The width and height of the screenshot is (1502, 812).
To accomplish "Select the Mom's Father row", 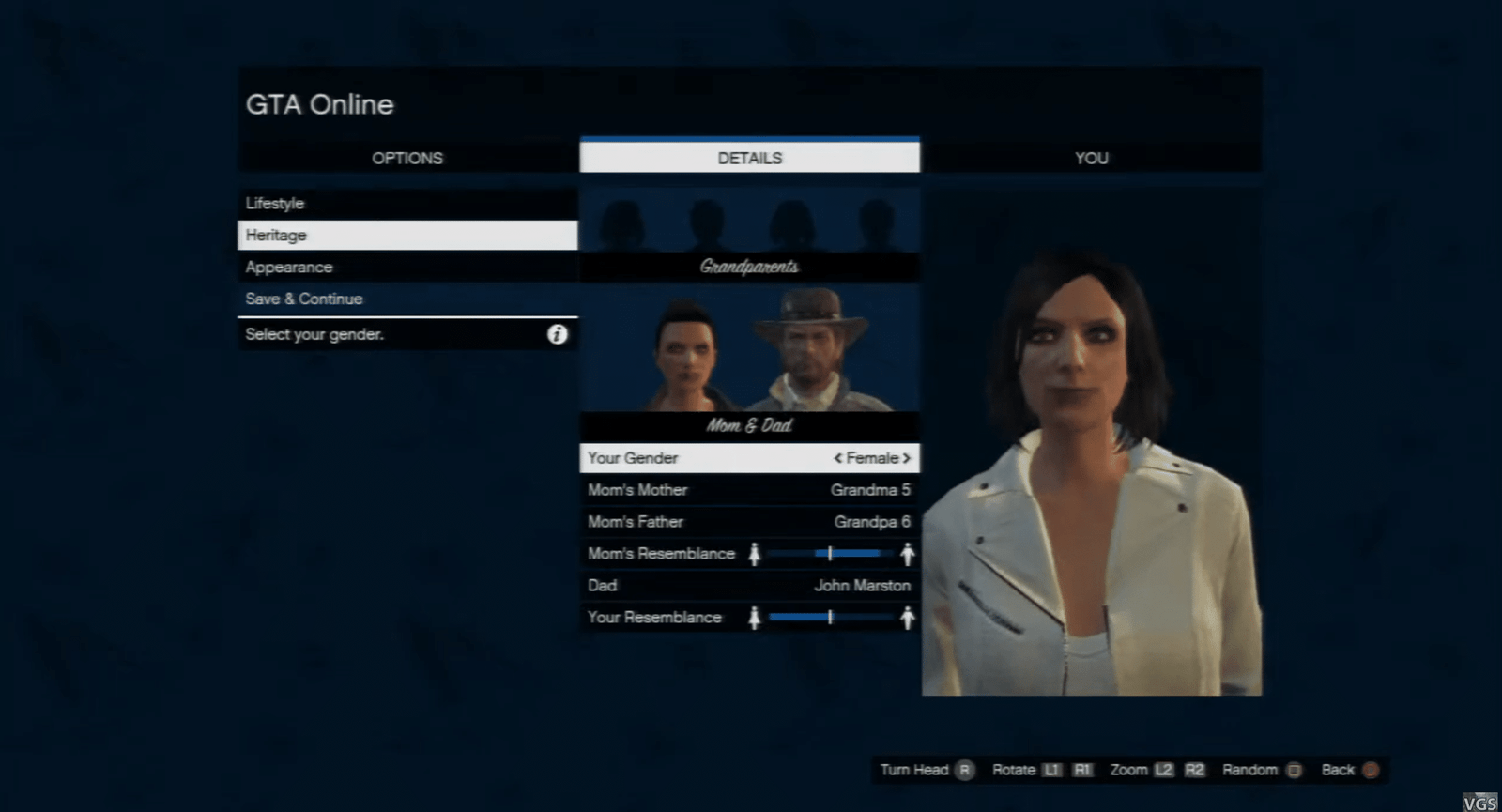I will pos(749,522).
